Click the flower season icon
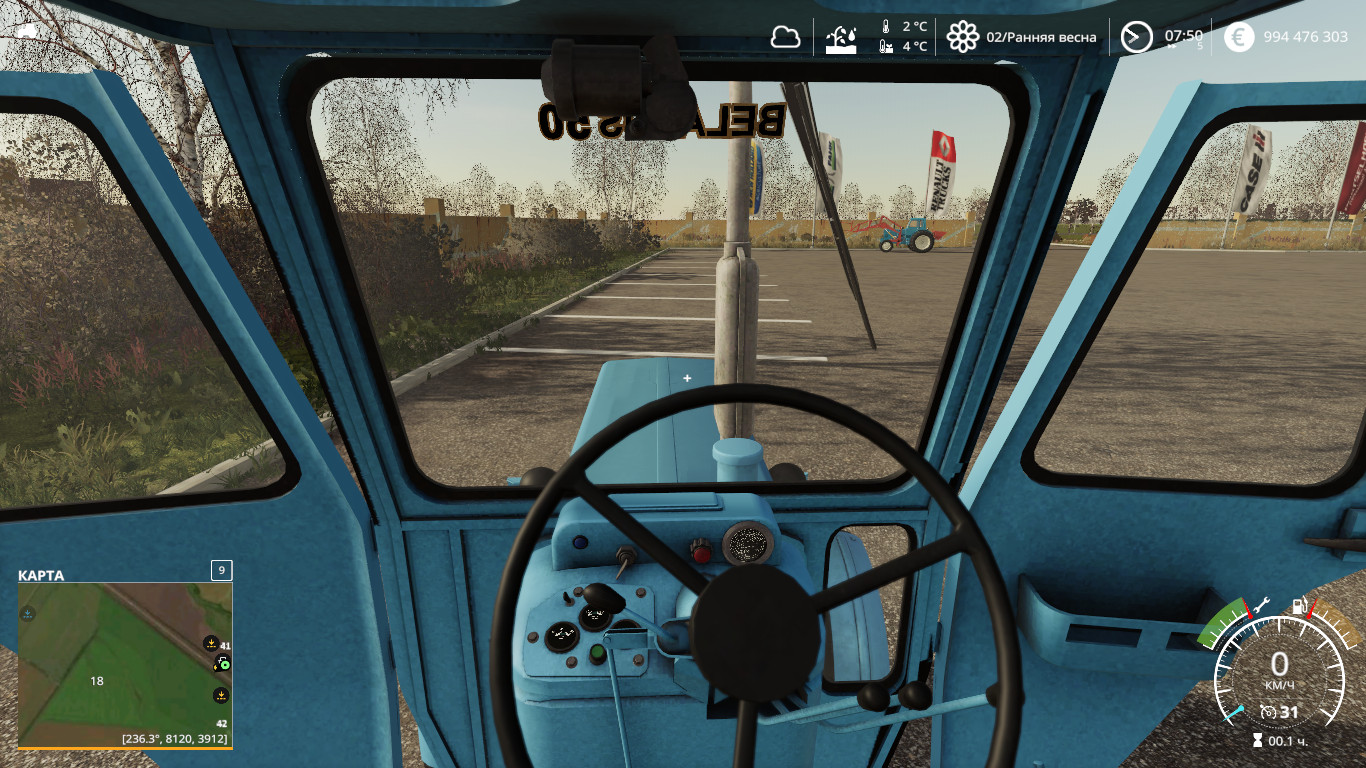Viewport: 1366px width, 768px height. pyautogui.click(x=962, y=38)
